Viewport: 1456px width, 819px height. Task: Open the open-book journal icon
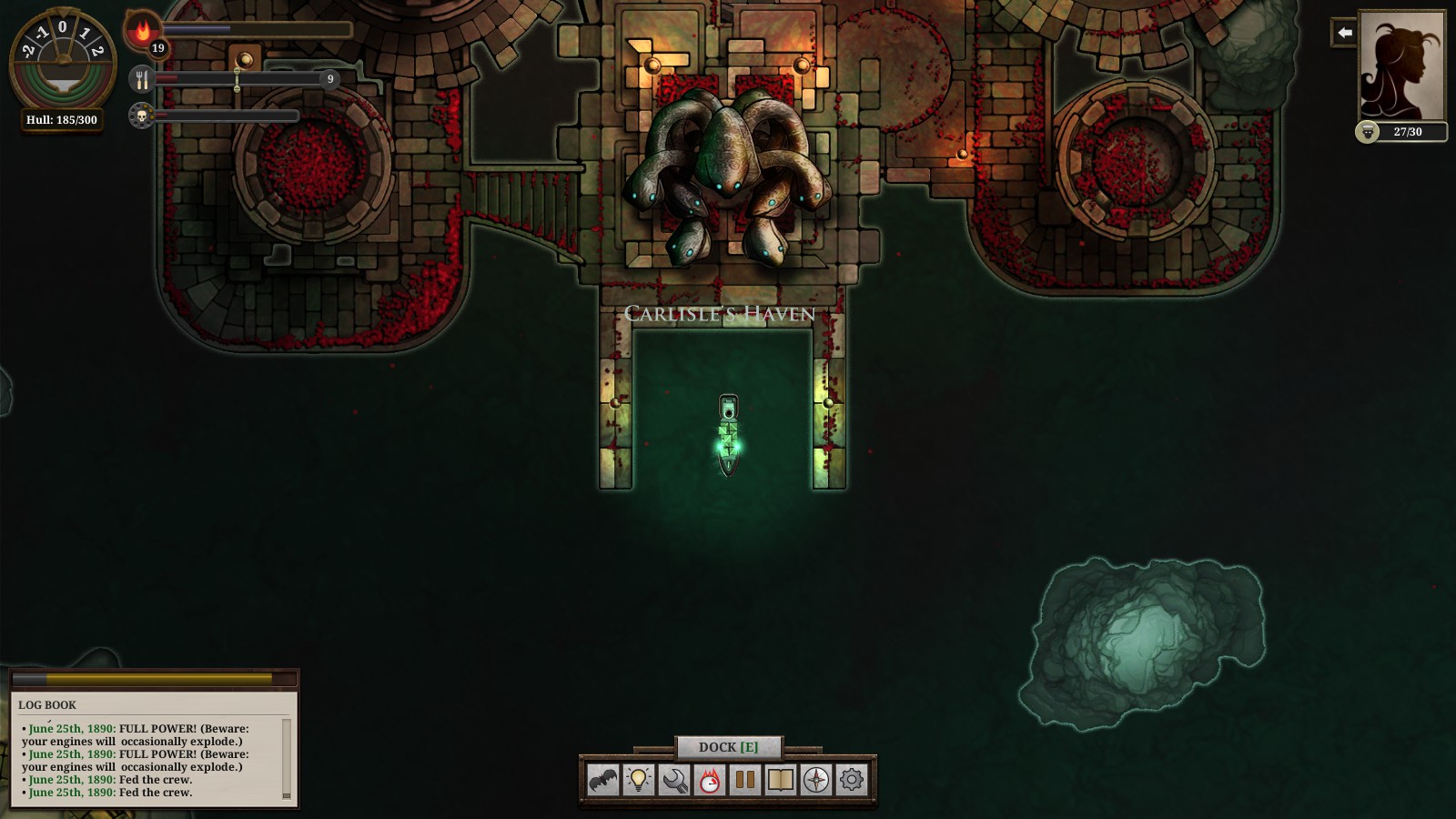point(781,780)
